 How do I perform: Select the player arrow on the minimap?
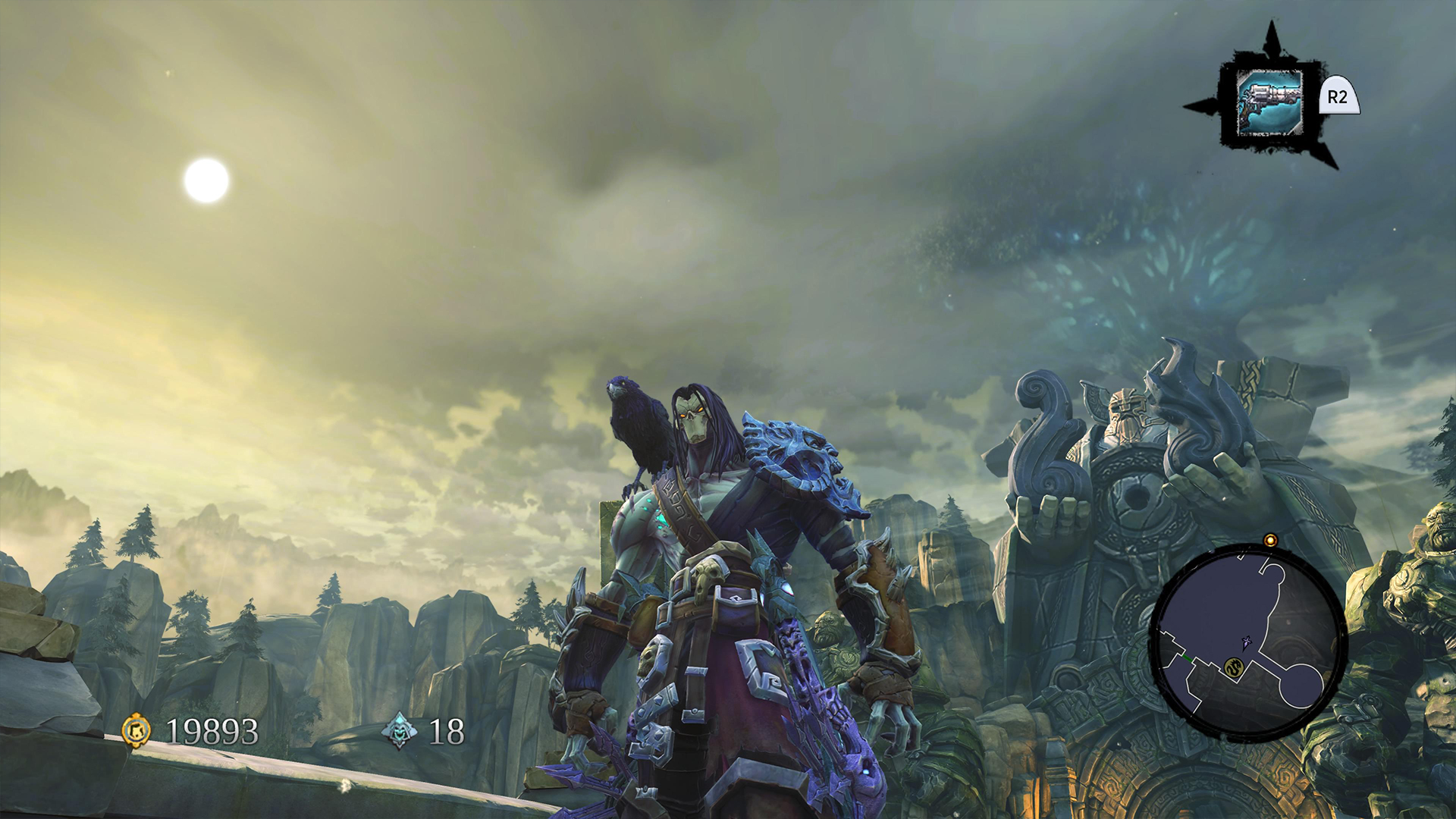coord(1245,643)
